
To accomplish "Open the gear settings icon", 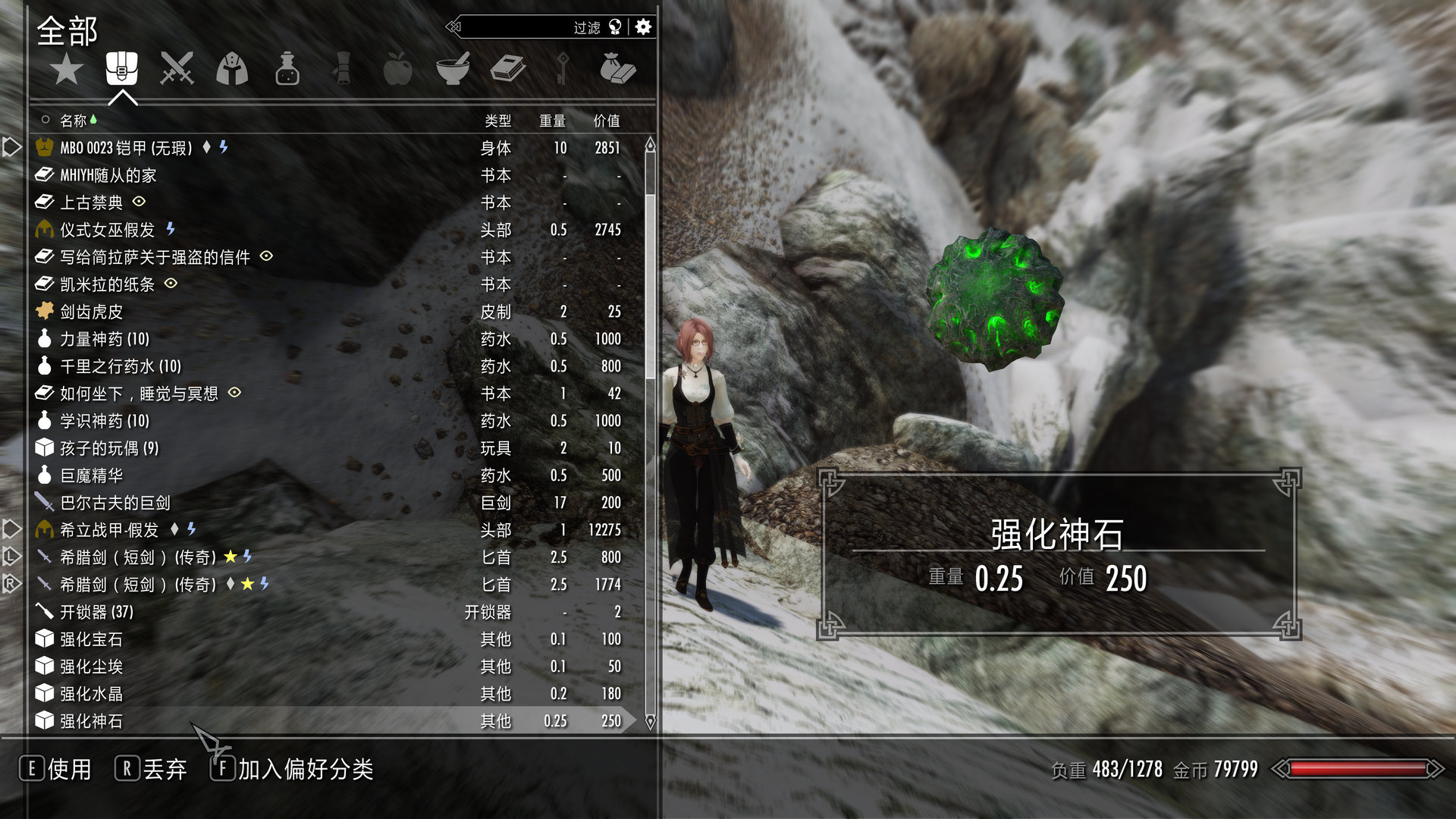I will (643, 27).
